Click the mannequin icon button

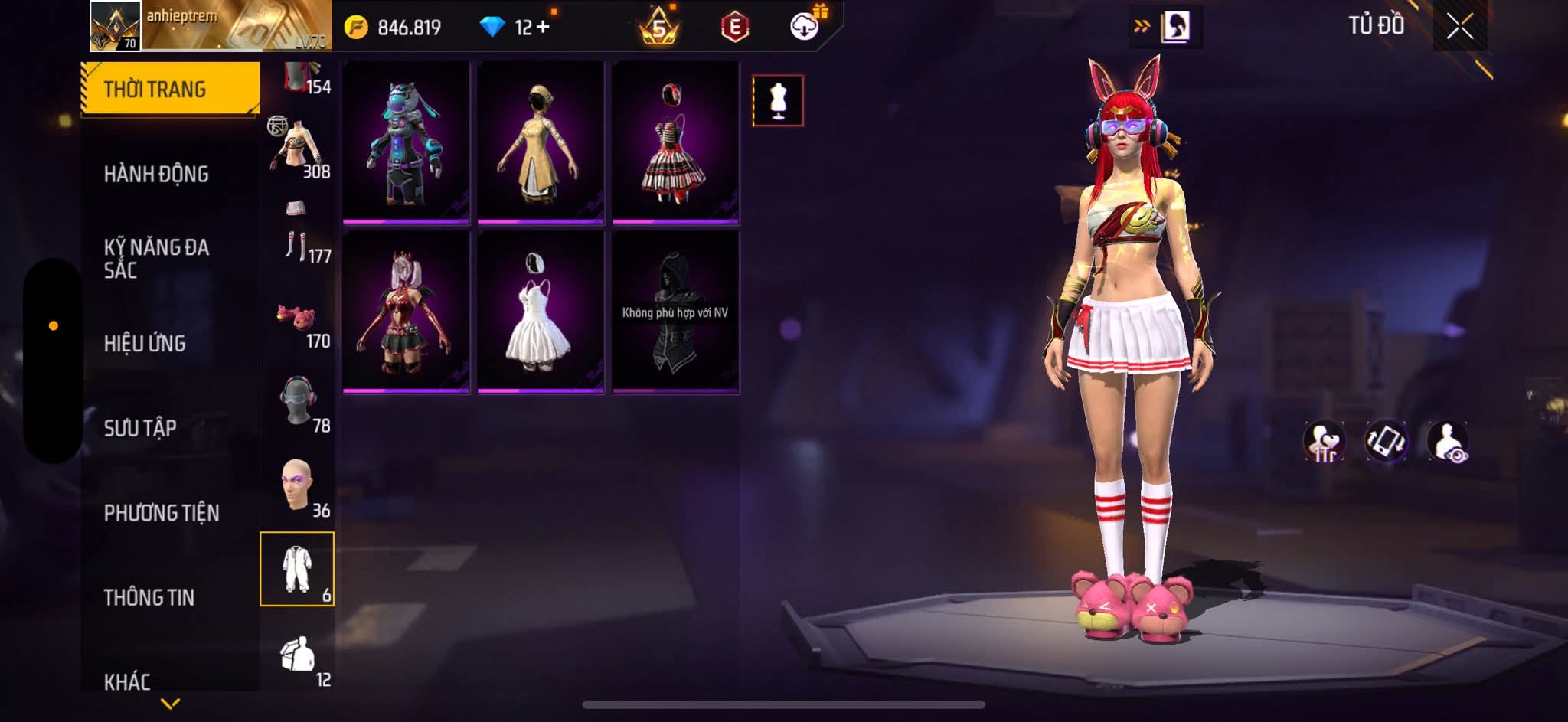point(778,100)
